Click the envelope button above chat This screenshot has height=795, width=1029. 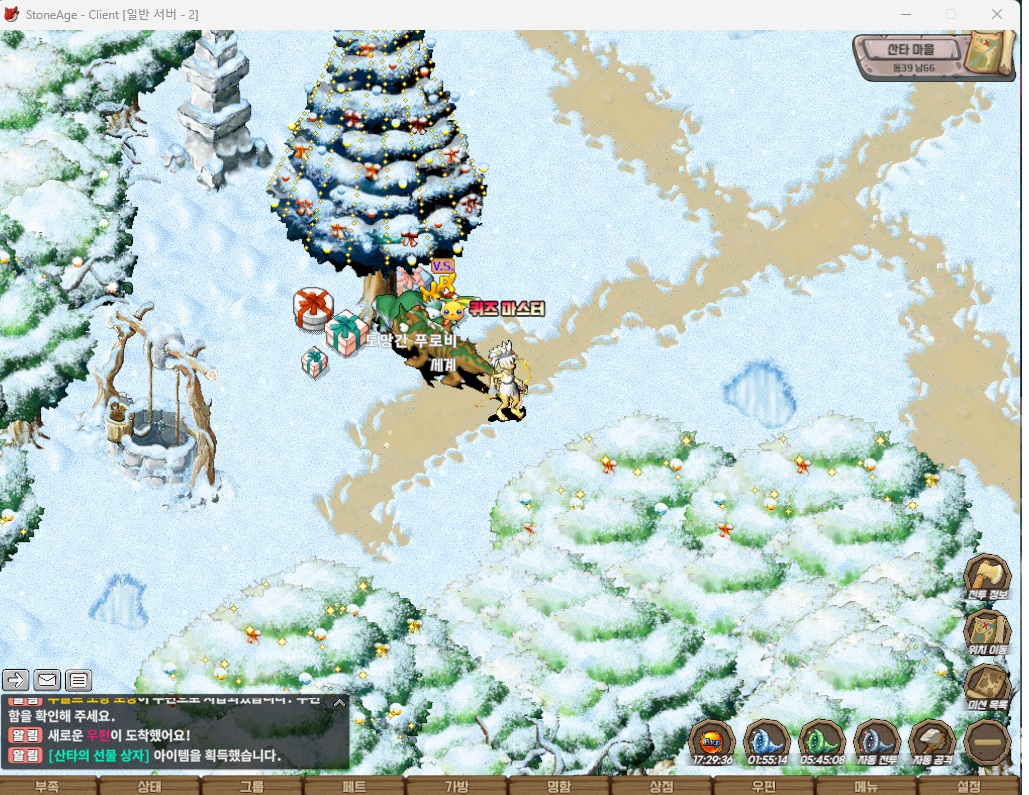pos(47,681)
